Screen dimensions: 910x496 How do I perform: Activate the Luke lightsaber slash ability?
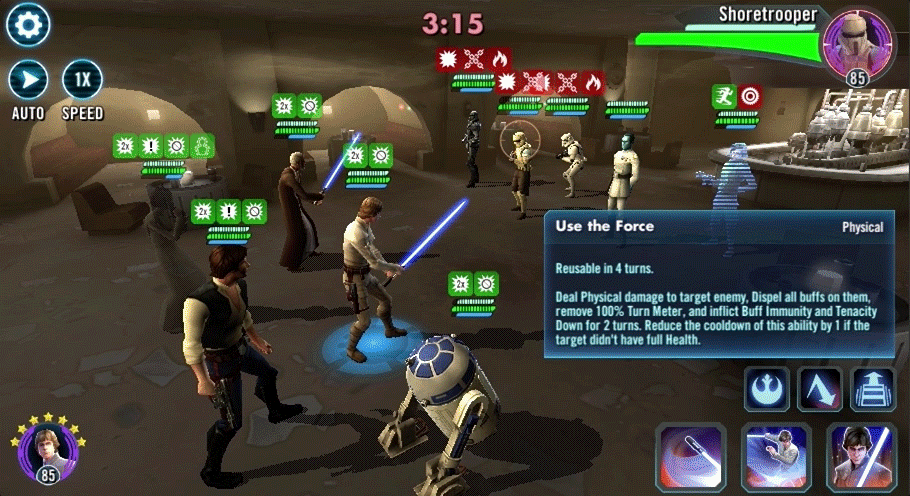point(776,457)
